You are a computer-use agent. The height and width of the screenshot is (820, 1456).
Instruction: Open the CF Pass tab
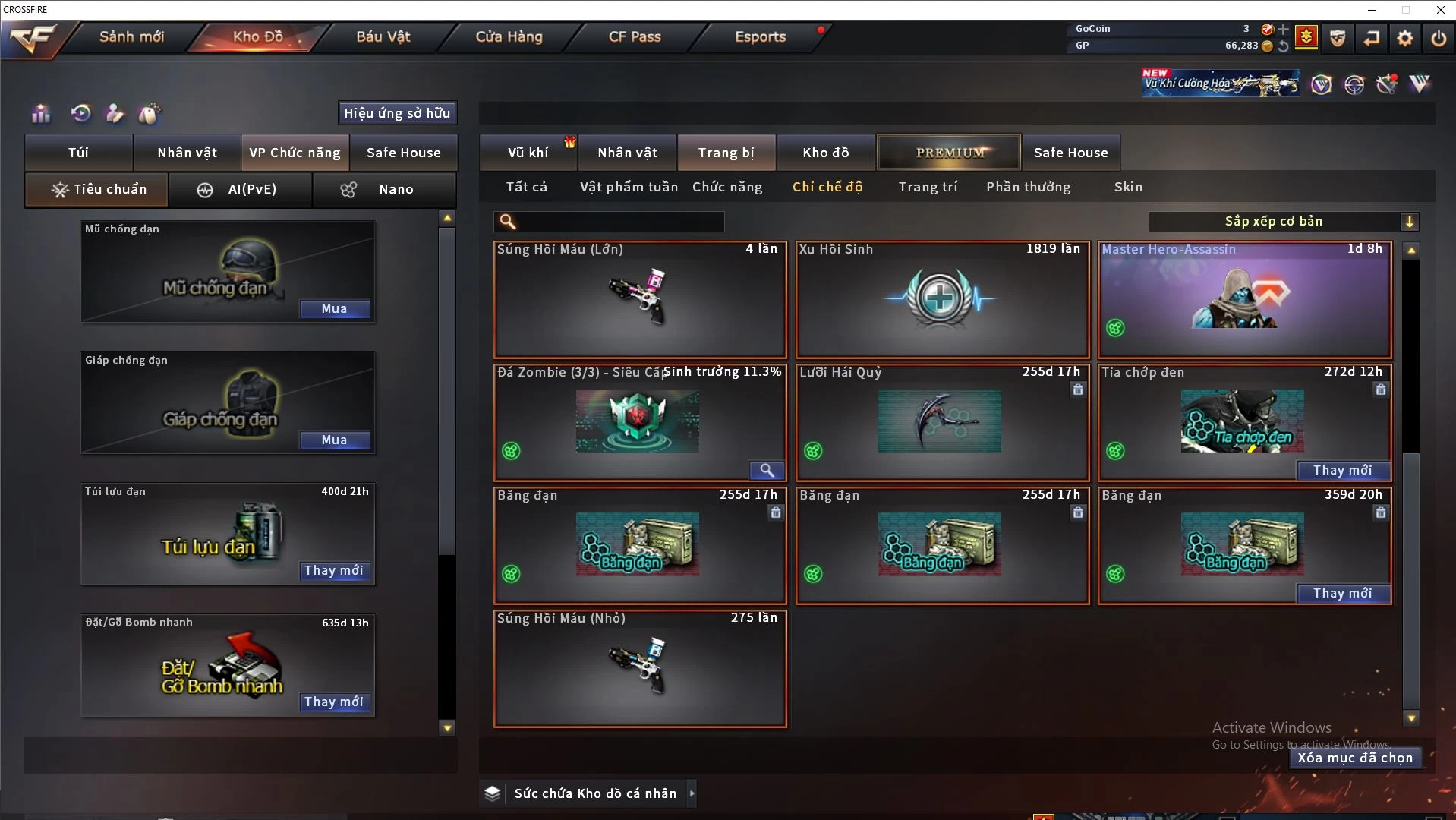click(635, 36)
